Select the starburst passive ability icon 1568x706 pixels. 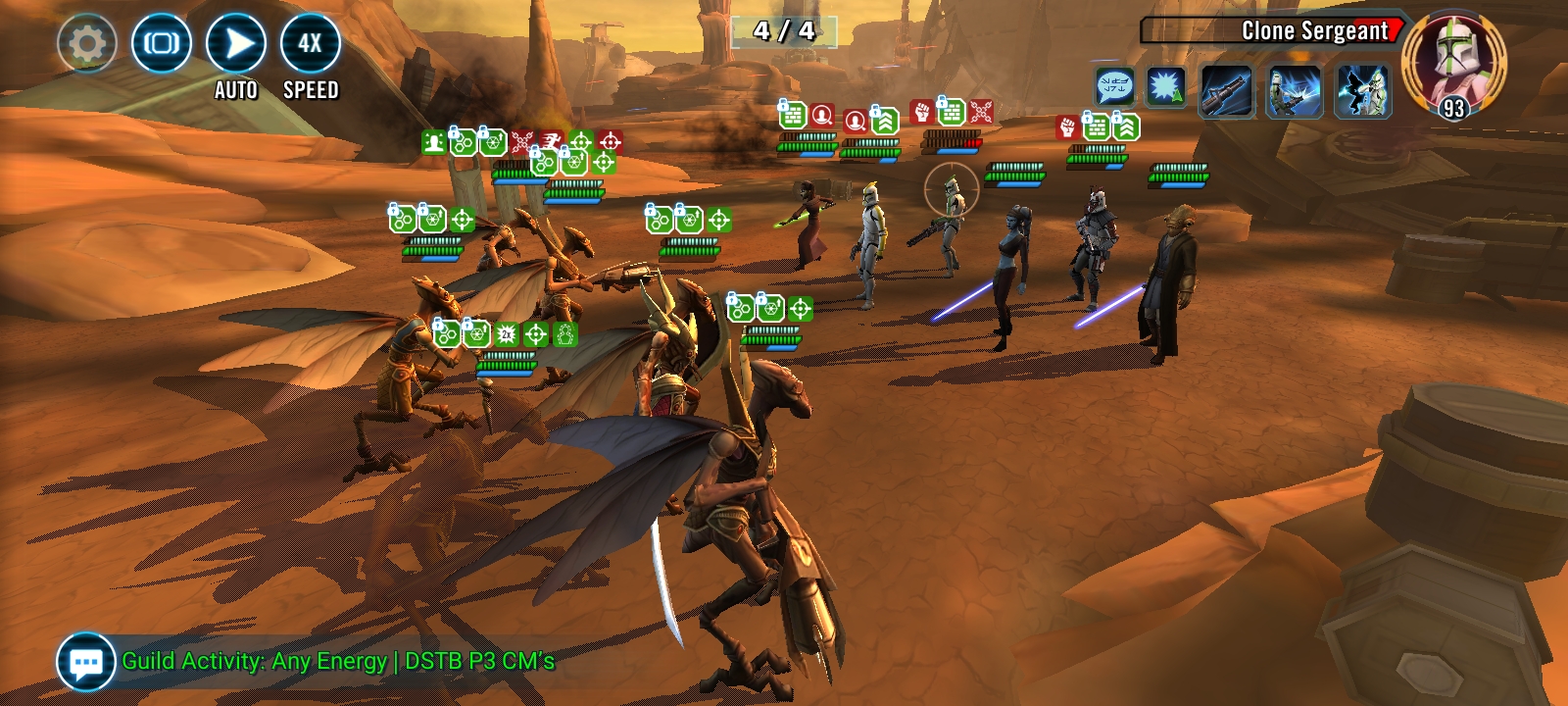(x=1165, y=88)
